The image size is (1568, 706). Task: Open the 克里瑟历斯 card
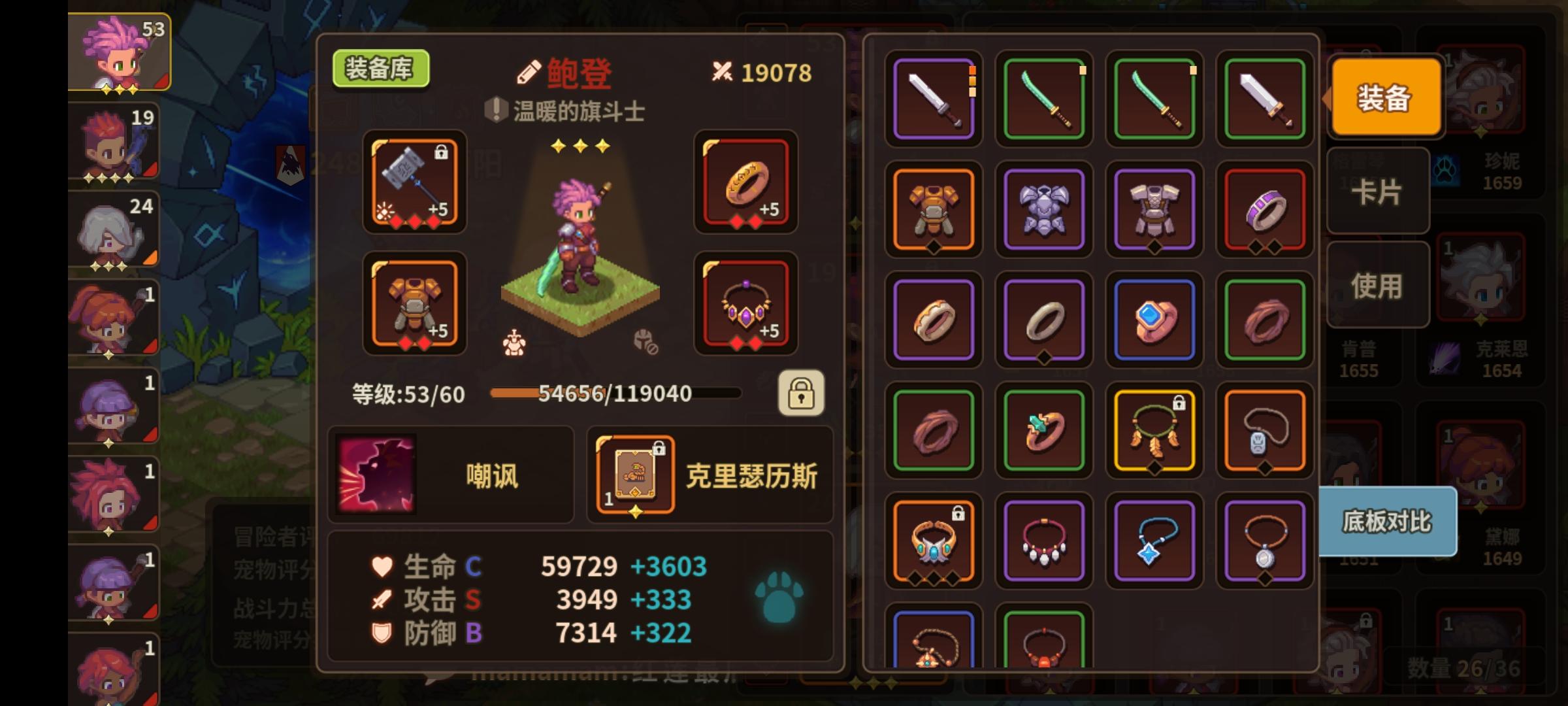pos(635,476)
